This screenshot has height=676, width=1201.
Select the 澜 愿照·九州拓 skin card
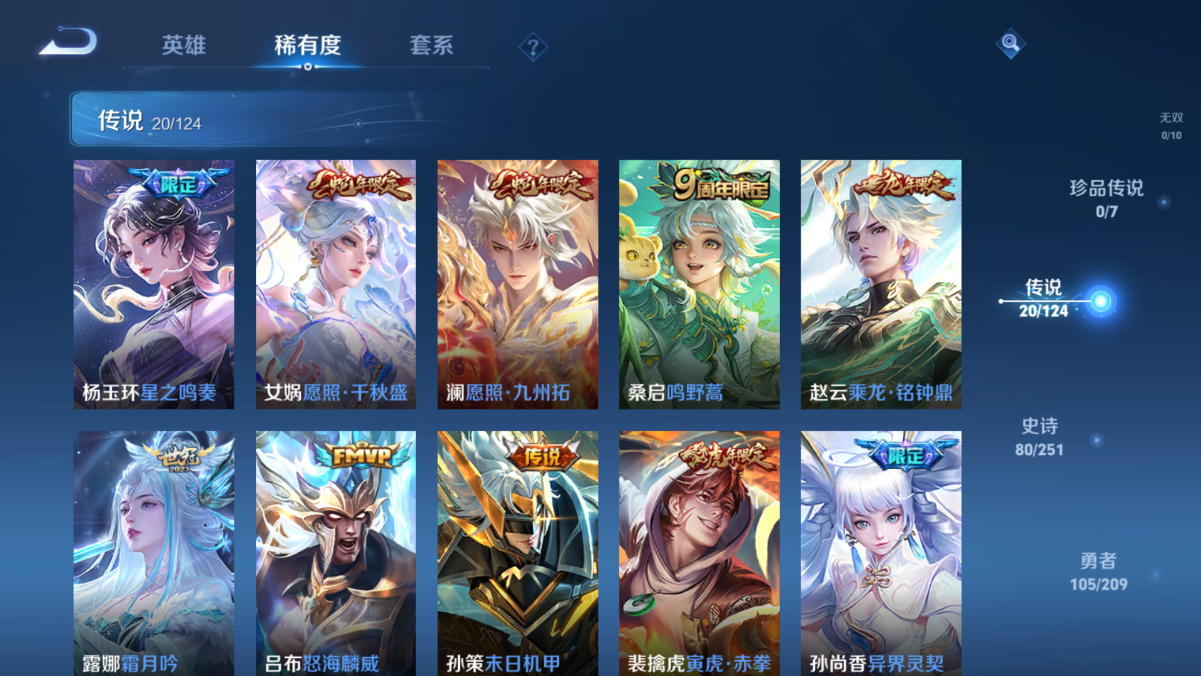(x=518, y=284)
